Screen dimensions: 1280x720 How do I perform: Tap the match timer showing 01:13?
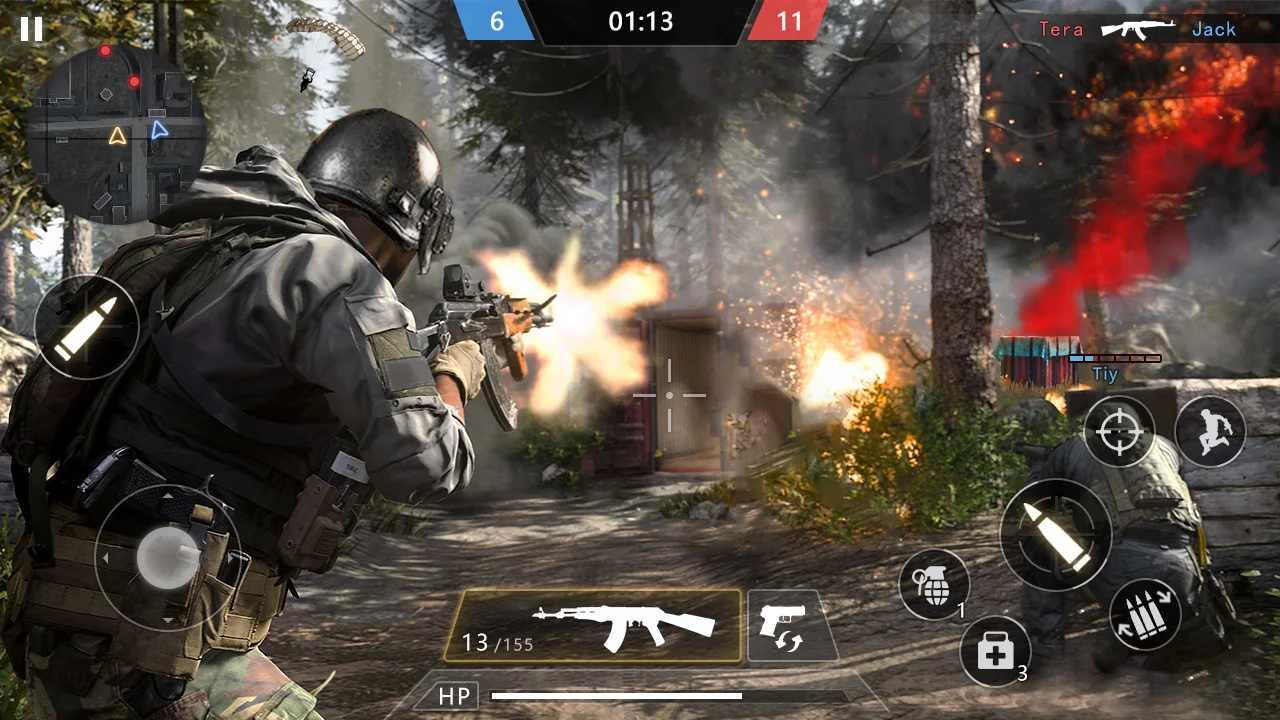(x=640, y=21)
